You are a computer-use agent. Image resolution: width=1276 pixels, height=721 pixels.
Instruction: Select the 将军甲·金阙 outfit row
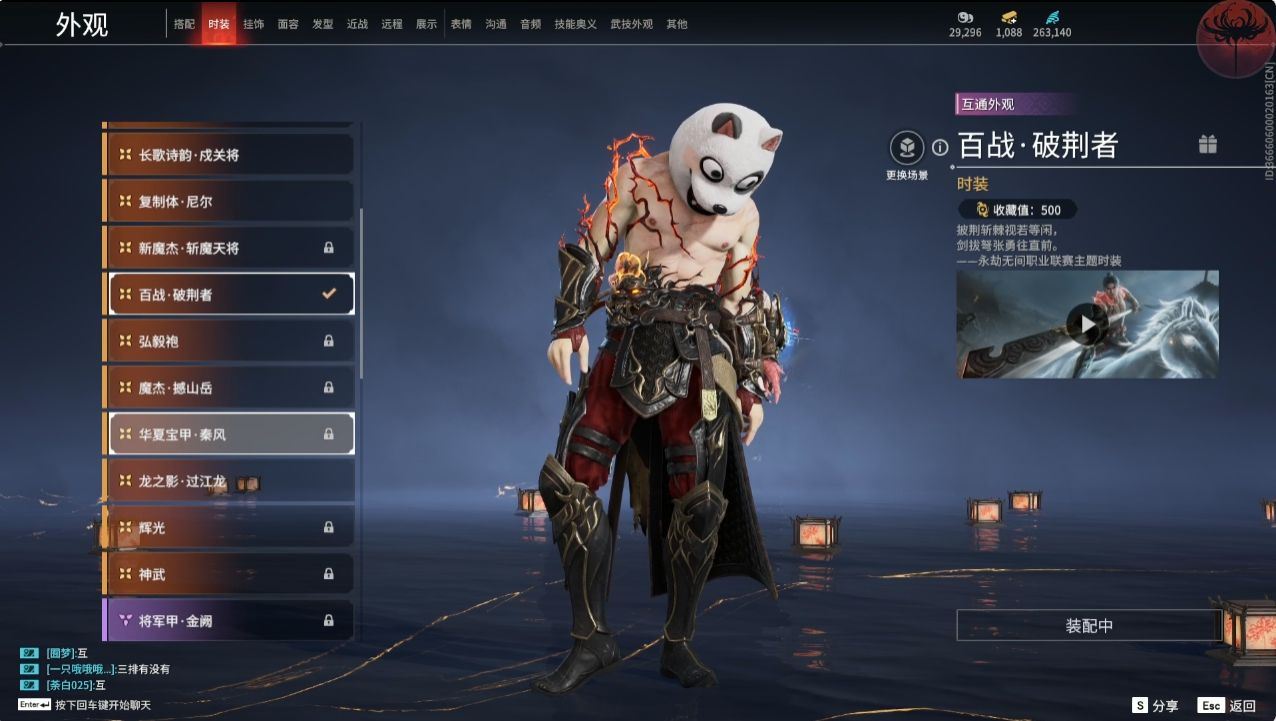(229, 620)
